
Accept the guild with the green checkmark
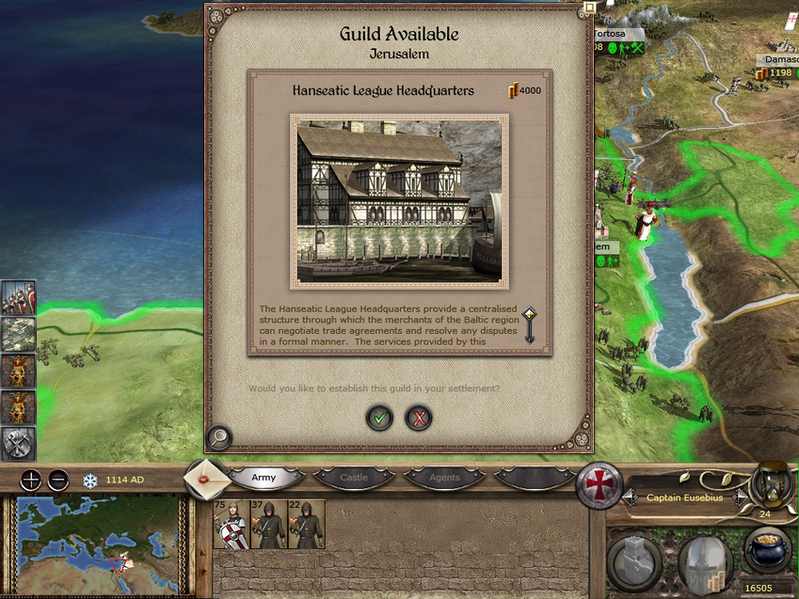click(x=379, y=418)
